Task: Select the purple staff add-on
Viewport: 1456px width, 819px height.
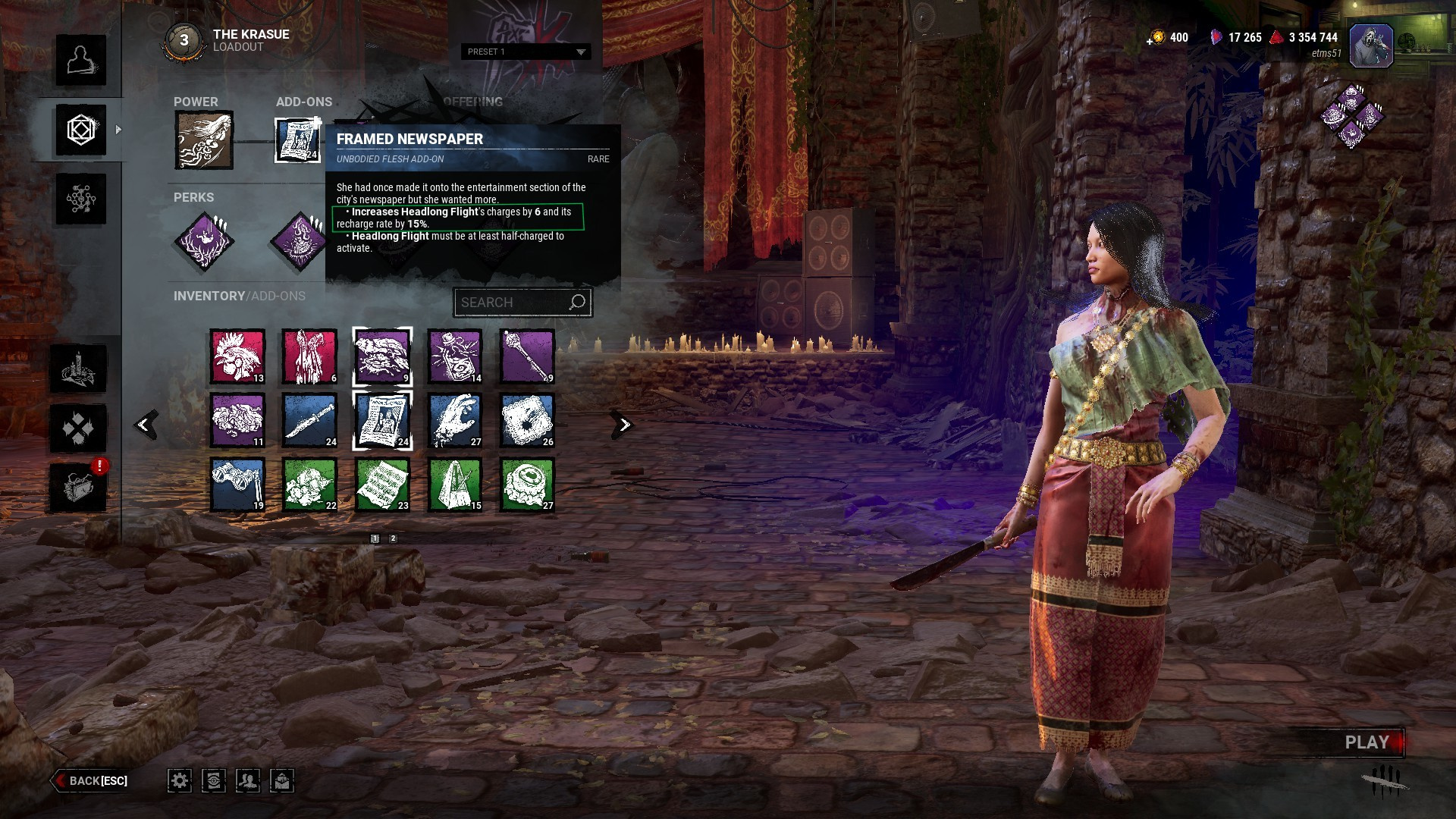Action: click(527, 356)
